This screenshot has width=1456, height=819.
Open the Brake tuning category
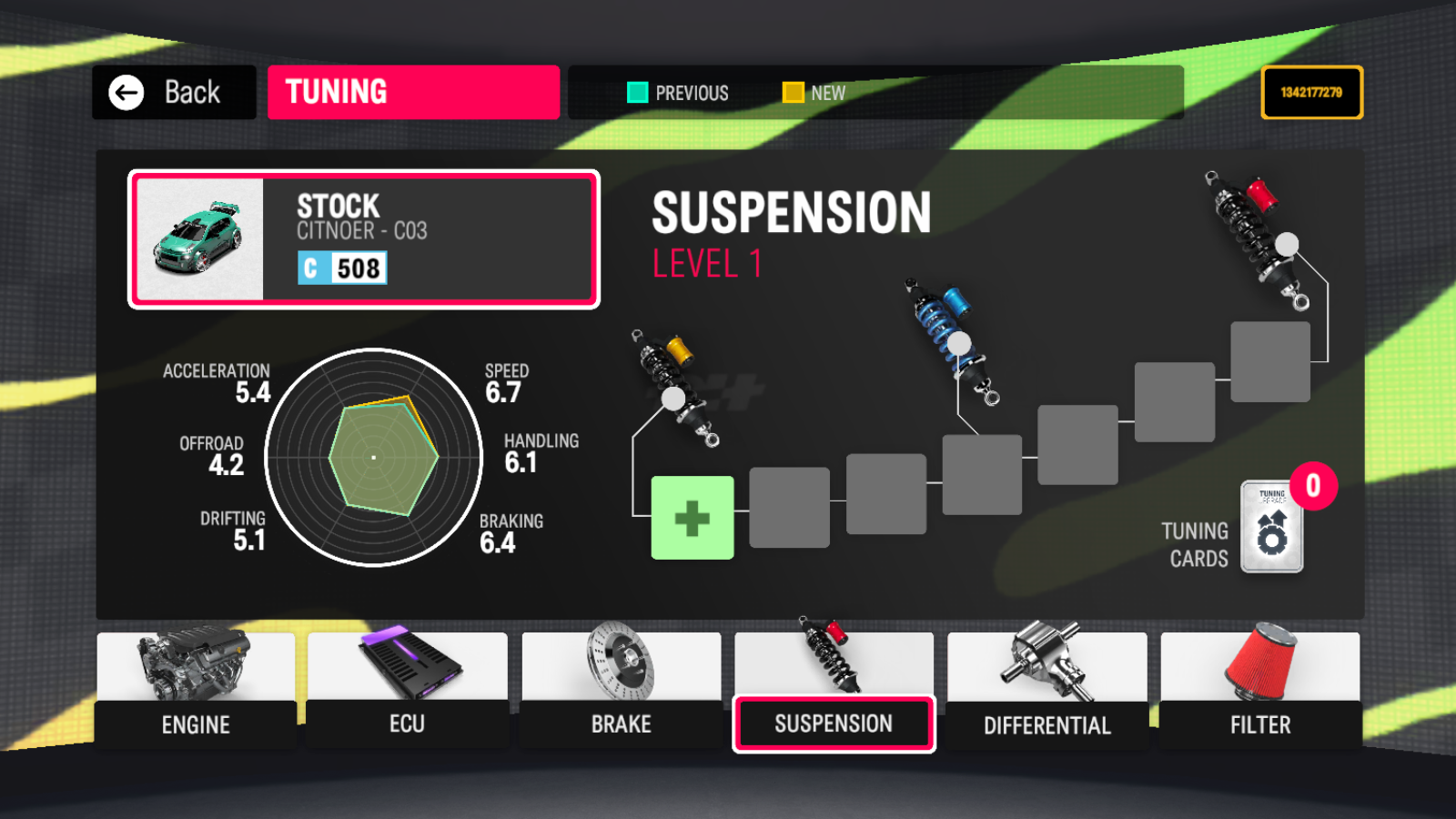[x=621, y=692]
